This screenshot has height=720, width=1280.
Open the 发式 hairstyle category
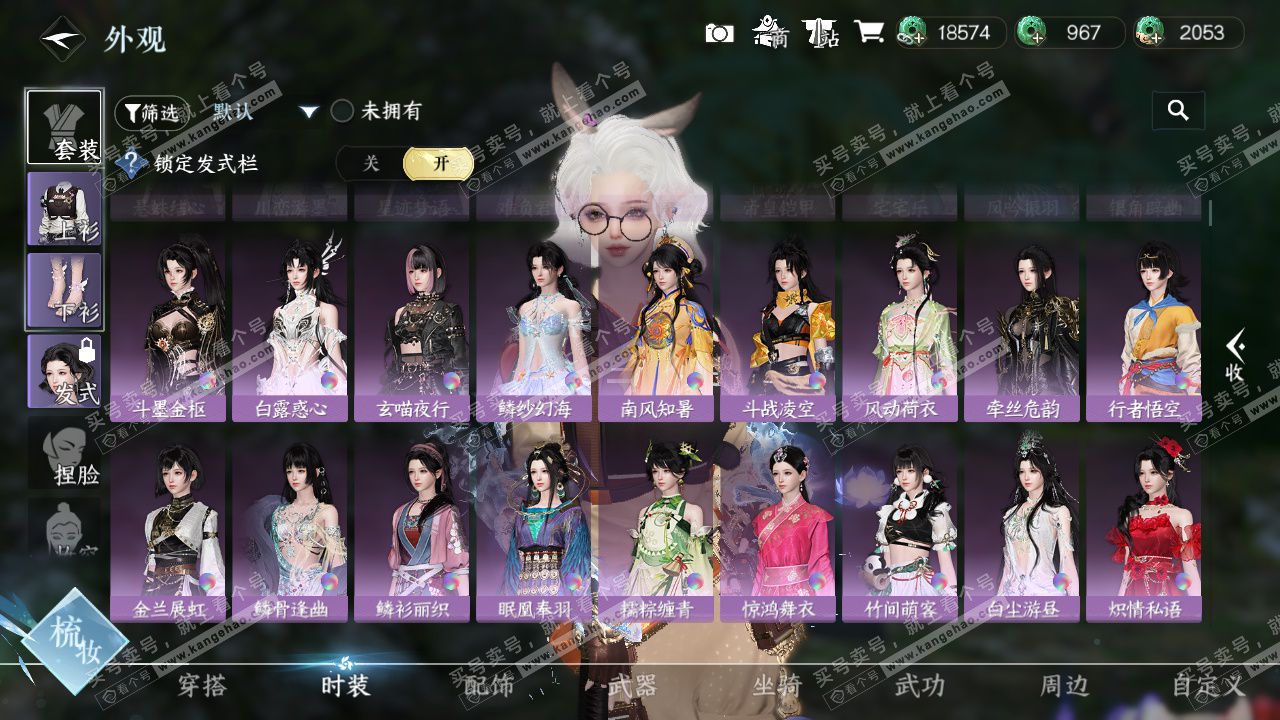[x=64, y=371]
